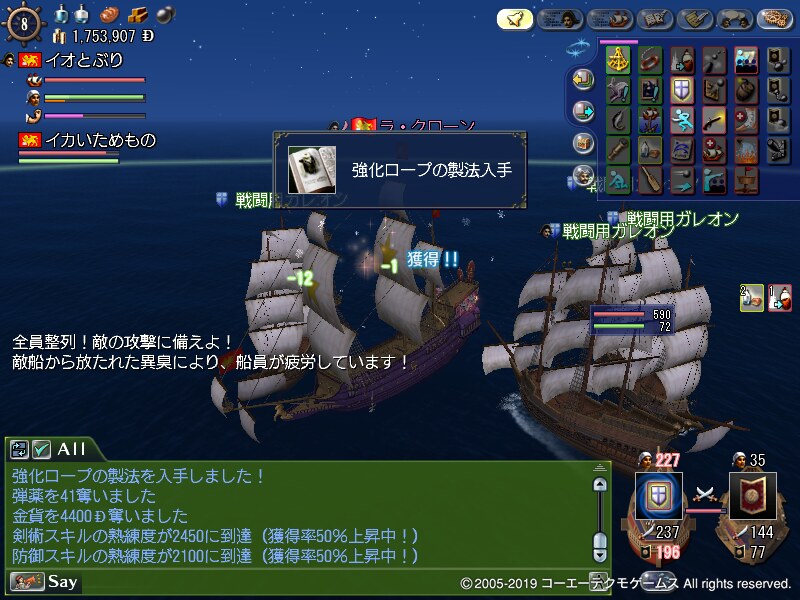Select the fishing hook skill

click(619, 121)
